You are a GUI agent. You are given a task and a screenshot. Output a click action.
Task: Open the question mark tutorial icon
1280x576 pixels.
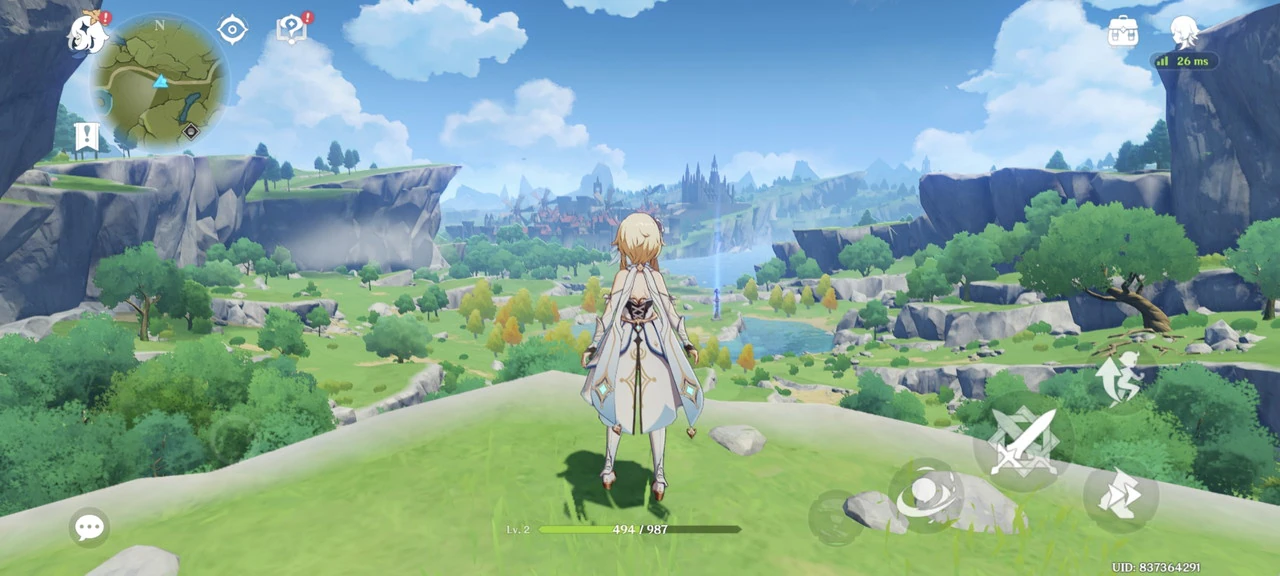[291, 30]
